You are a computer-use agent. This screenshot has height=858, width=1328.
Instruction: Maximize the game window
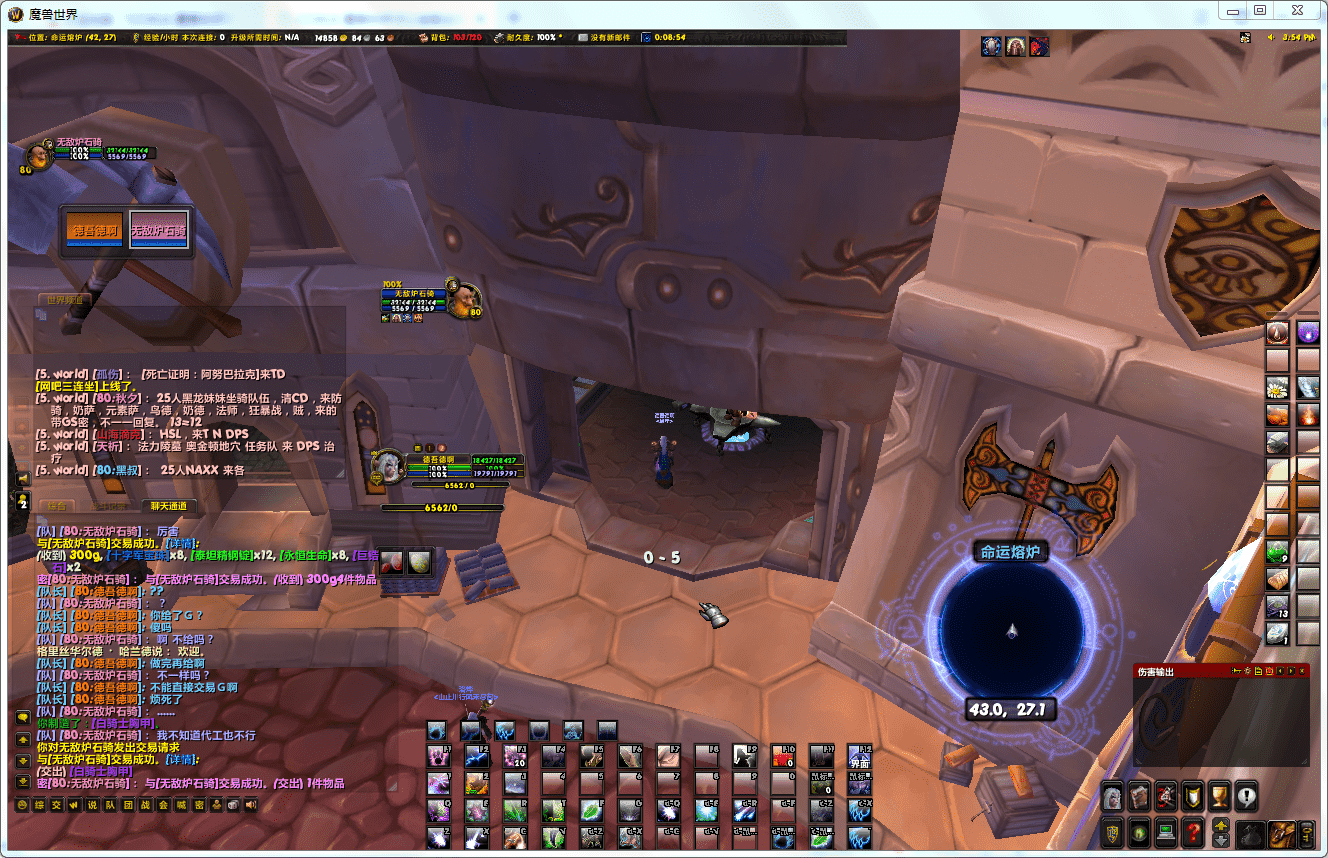[x=1260, y=10]
